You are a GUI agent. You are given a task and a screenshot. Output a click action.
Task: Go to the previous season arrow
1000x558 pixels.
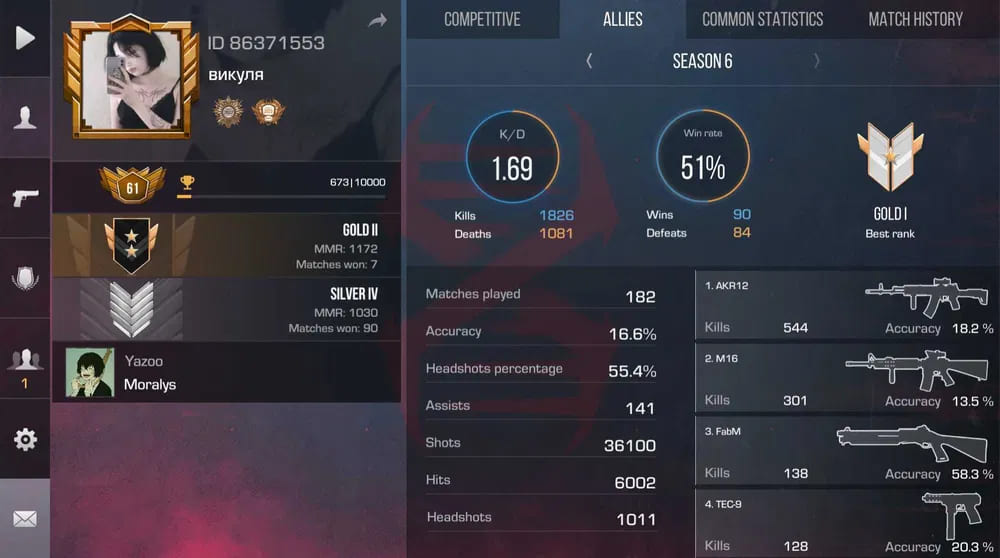pyautogui.click(x=589, y=61)
